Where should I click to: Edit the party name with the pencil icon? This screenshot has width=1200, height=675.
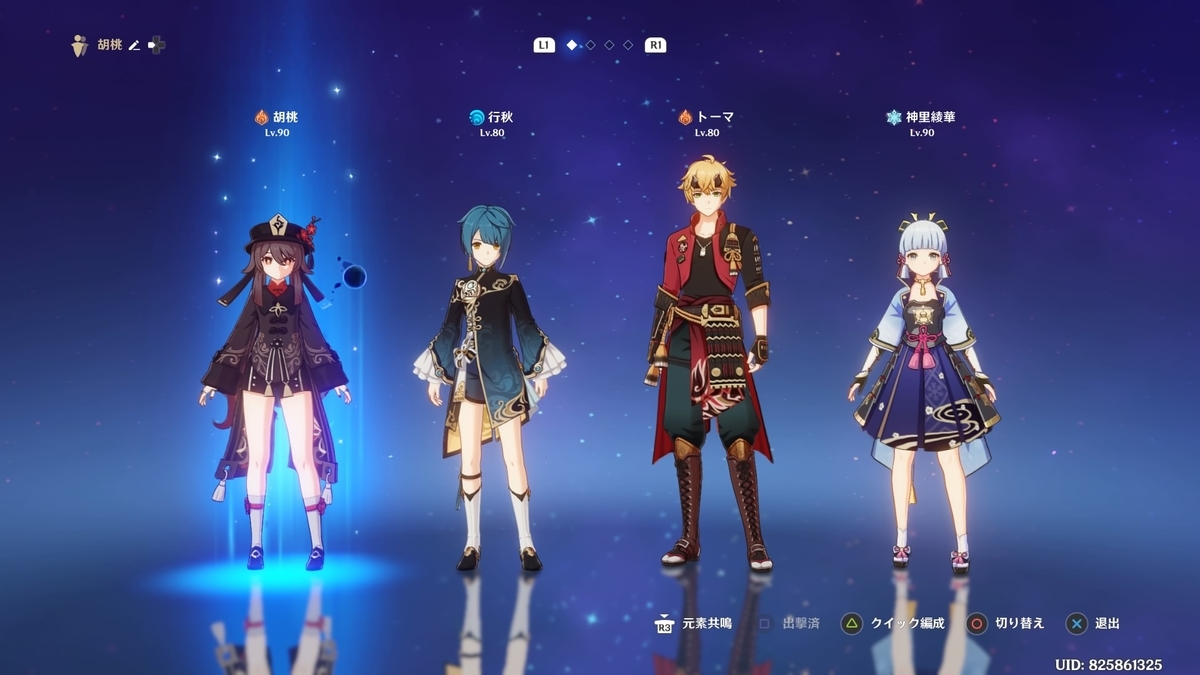coord(134,45)
